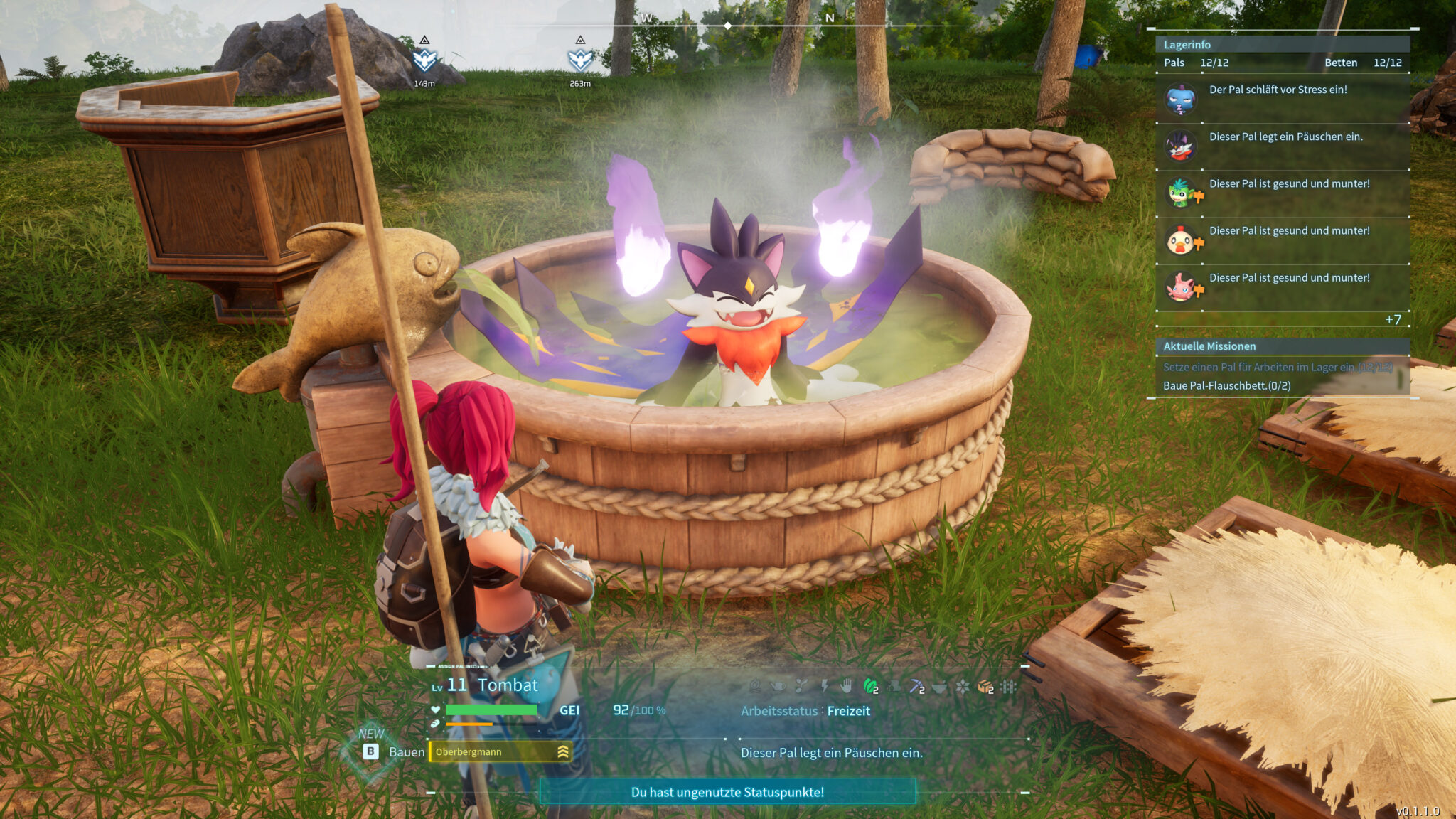
Task: Expand the +7 remaining Pals in Lagerinfo
Action: click(x=1393, y=320)
